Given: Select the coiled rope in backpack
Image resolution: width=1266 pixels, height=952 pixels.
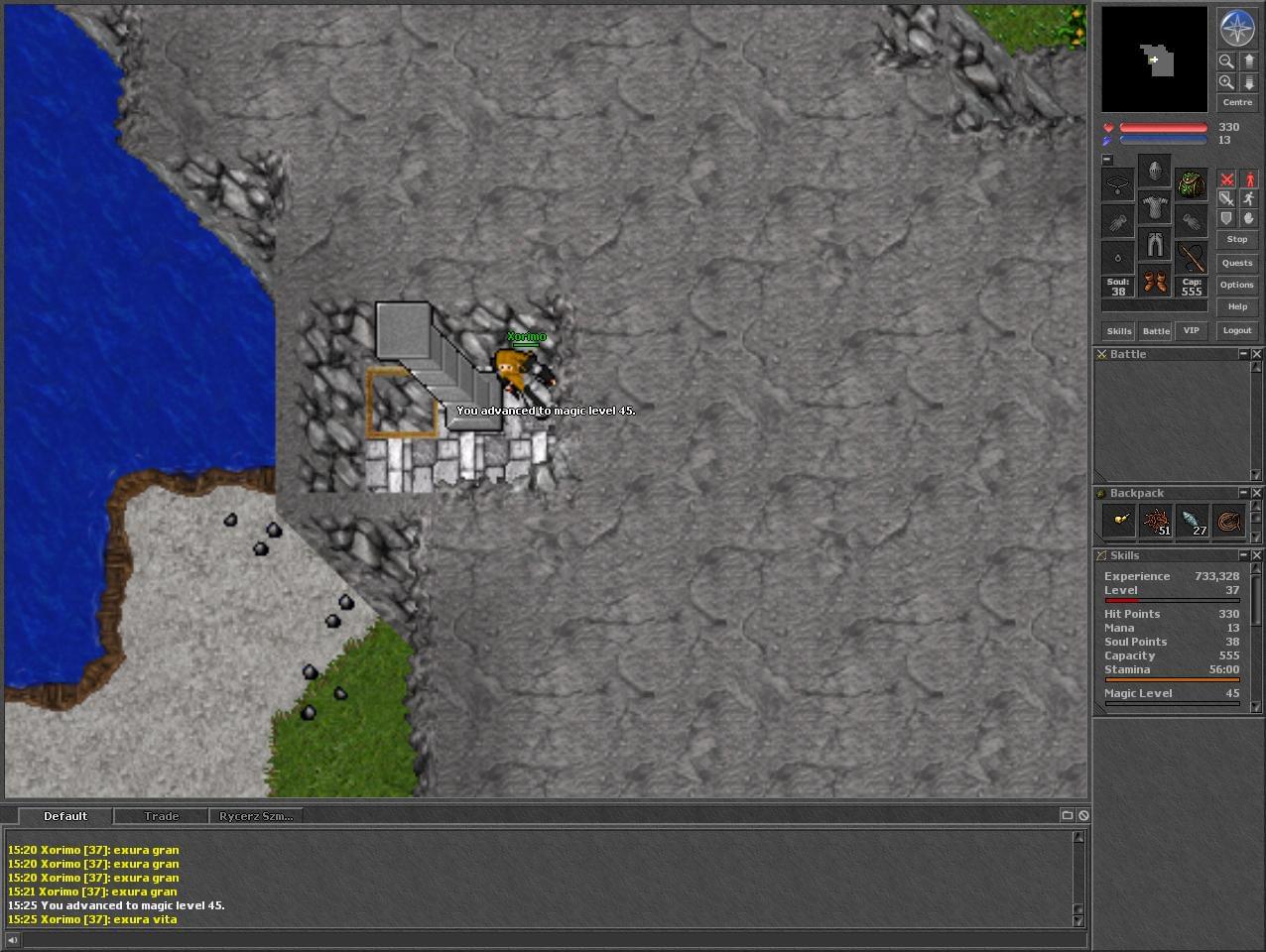Looking at the screenshot, I should tap(1229, 522).
